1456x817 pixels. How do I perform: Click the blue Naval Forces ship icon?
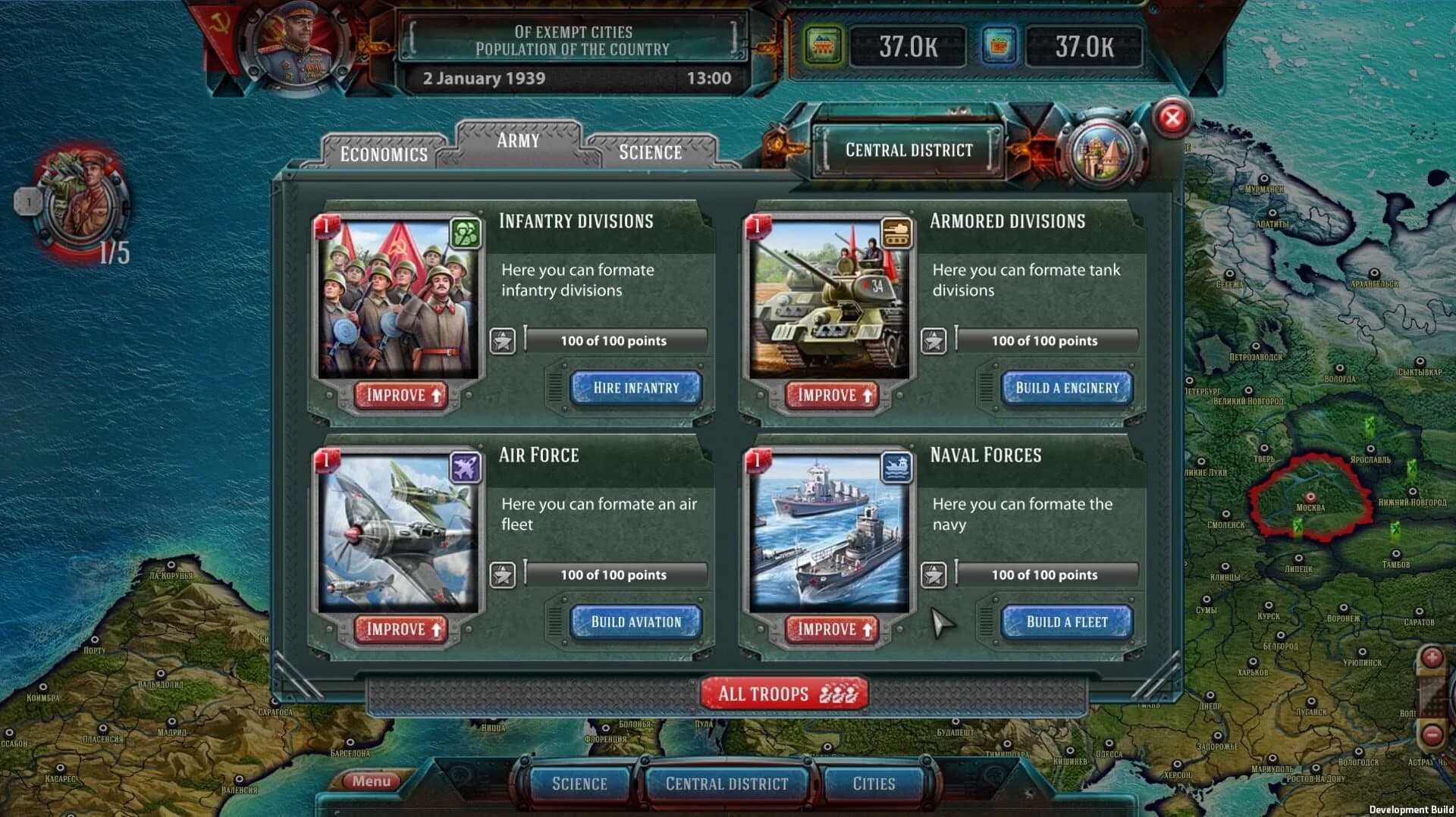pyautogui.click(x=897, y=467)
